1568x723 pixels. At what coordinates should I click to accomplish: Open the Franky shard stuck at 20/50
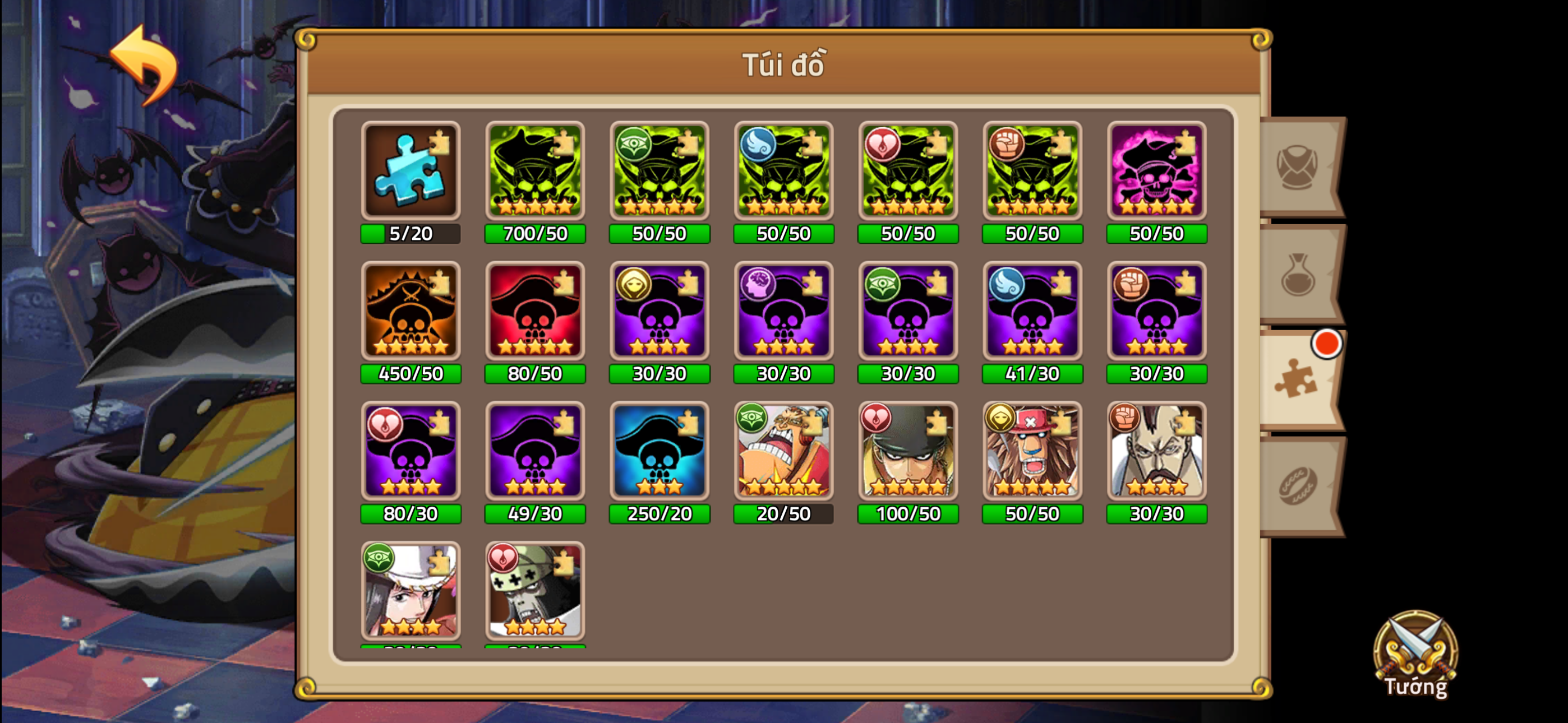tap(783, 452)
